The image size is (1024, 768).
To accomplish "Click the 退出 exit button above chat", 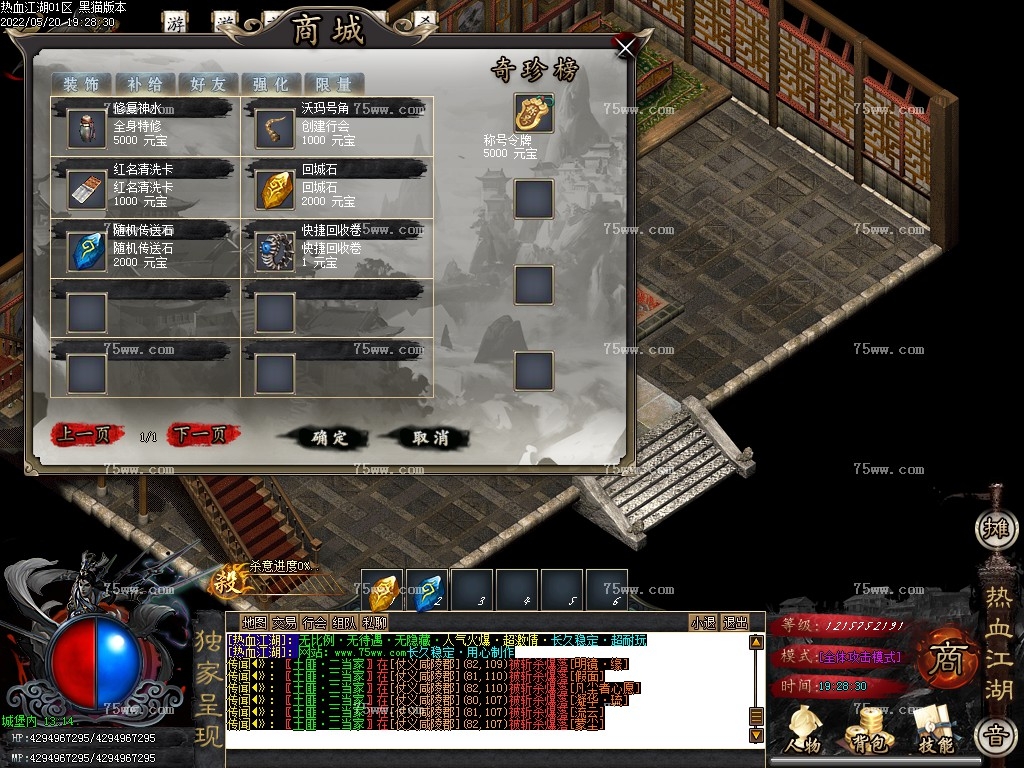I will [735, 622].
